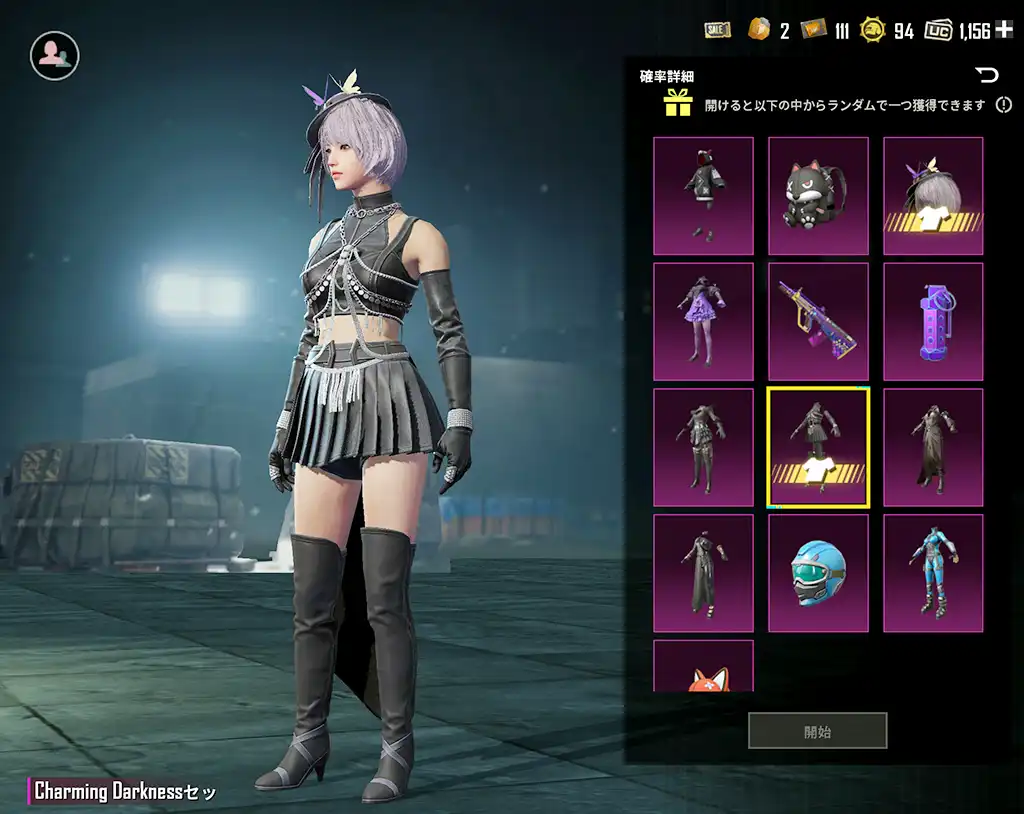
Task: Click the 開始 start button
Action: [817, 731]
